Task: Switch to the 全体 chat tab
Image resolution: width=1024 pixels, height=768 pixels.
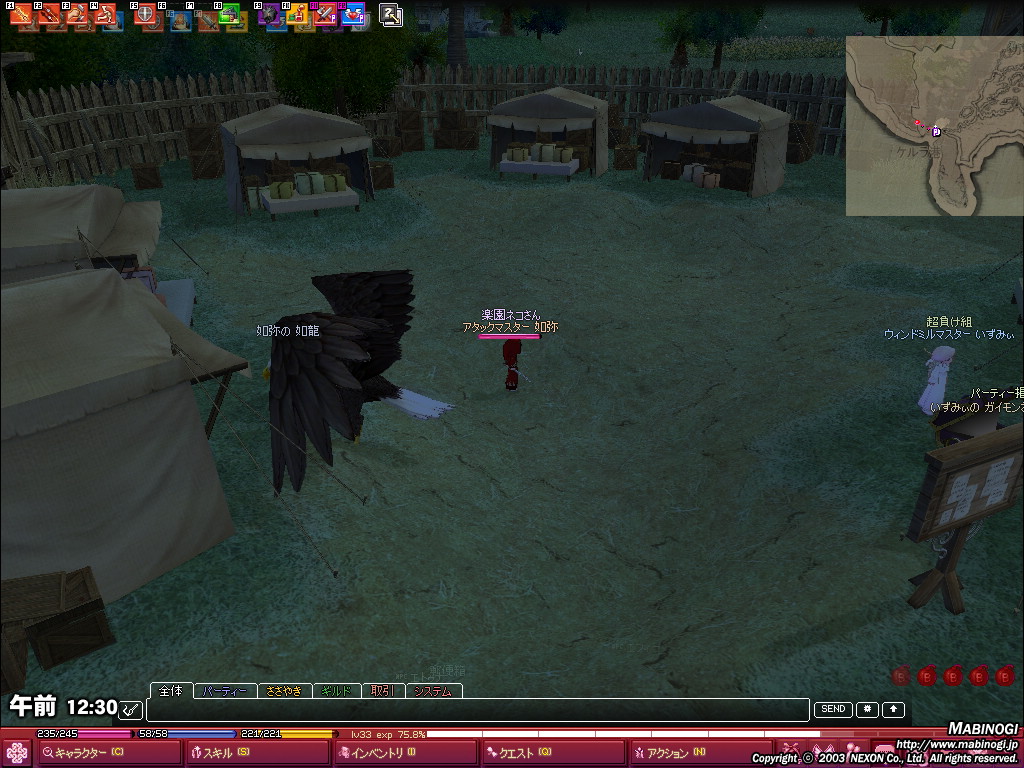Action: 171,691
